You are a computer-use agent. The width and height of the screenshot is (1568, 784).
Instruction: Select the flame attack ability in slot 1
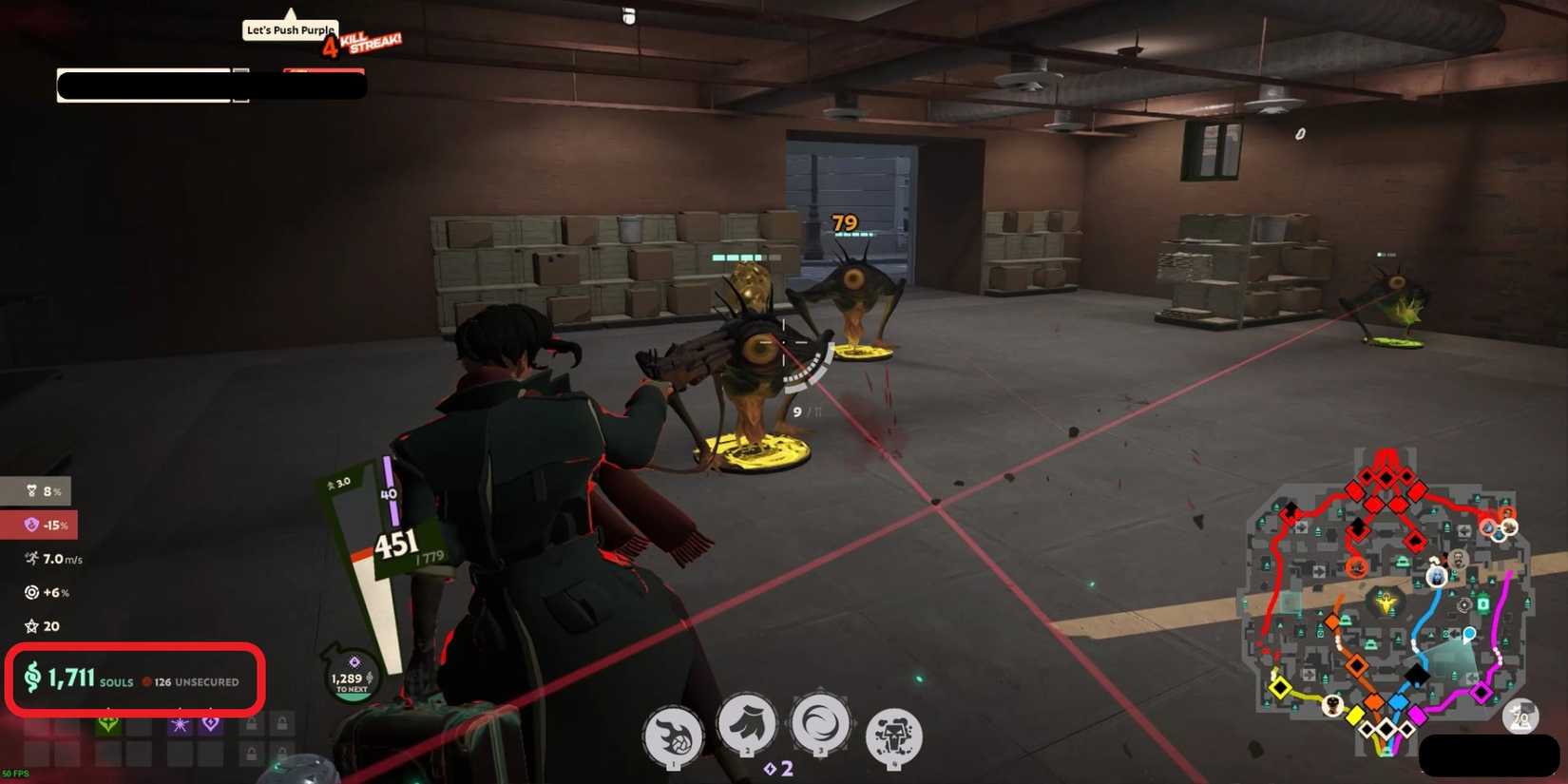coord(675,736)
